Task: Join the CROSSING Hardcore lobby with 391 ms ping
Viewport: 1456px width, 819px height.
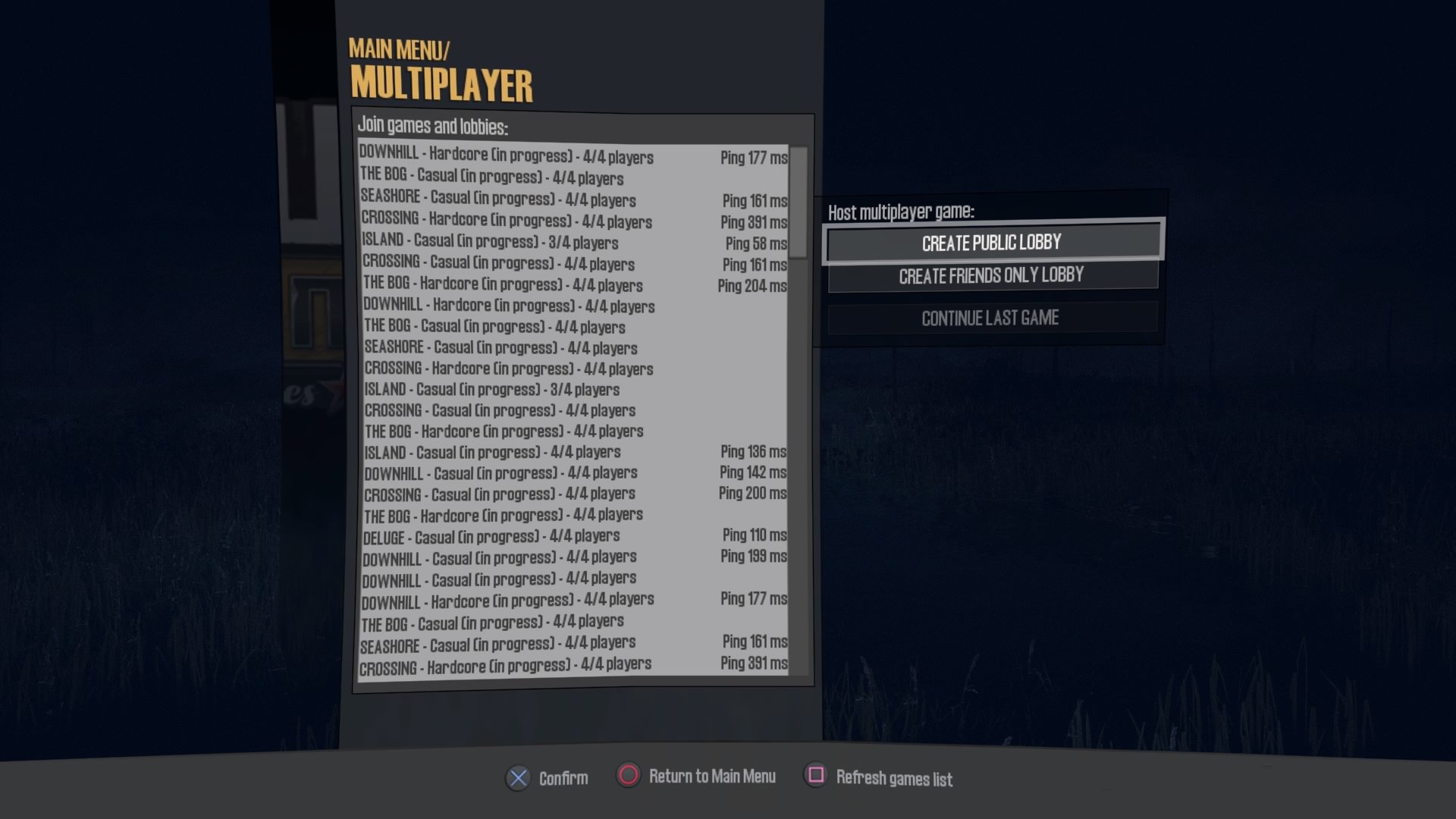Action: (x=531, y=222)
